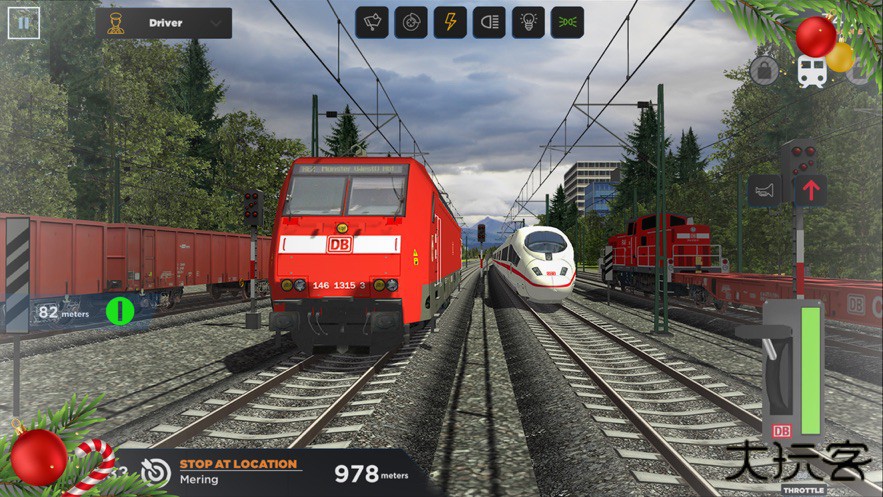Toggle the light bulb cabin light
The height and width of the screenshot is (497, 883).
pos(528,22)
